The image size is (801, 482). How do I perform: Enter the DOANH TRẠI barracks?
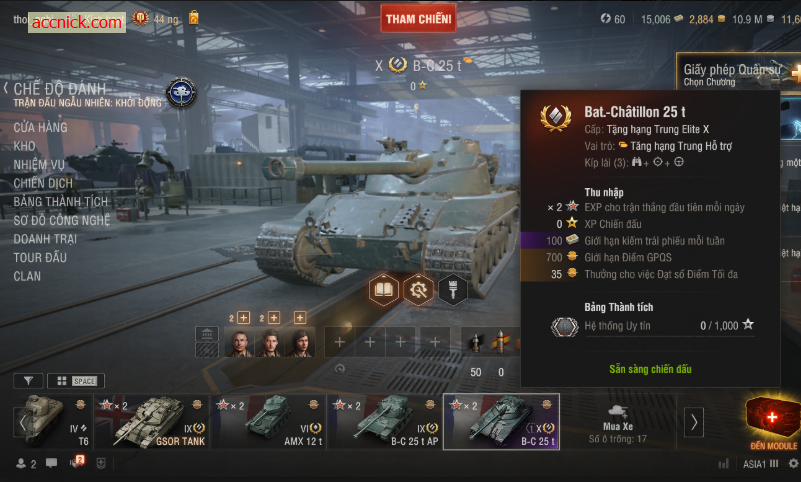click(x=46, y=239)
